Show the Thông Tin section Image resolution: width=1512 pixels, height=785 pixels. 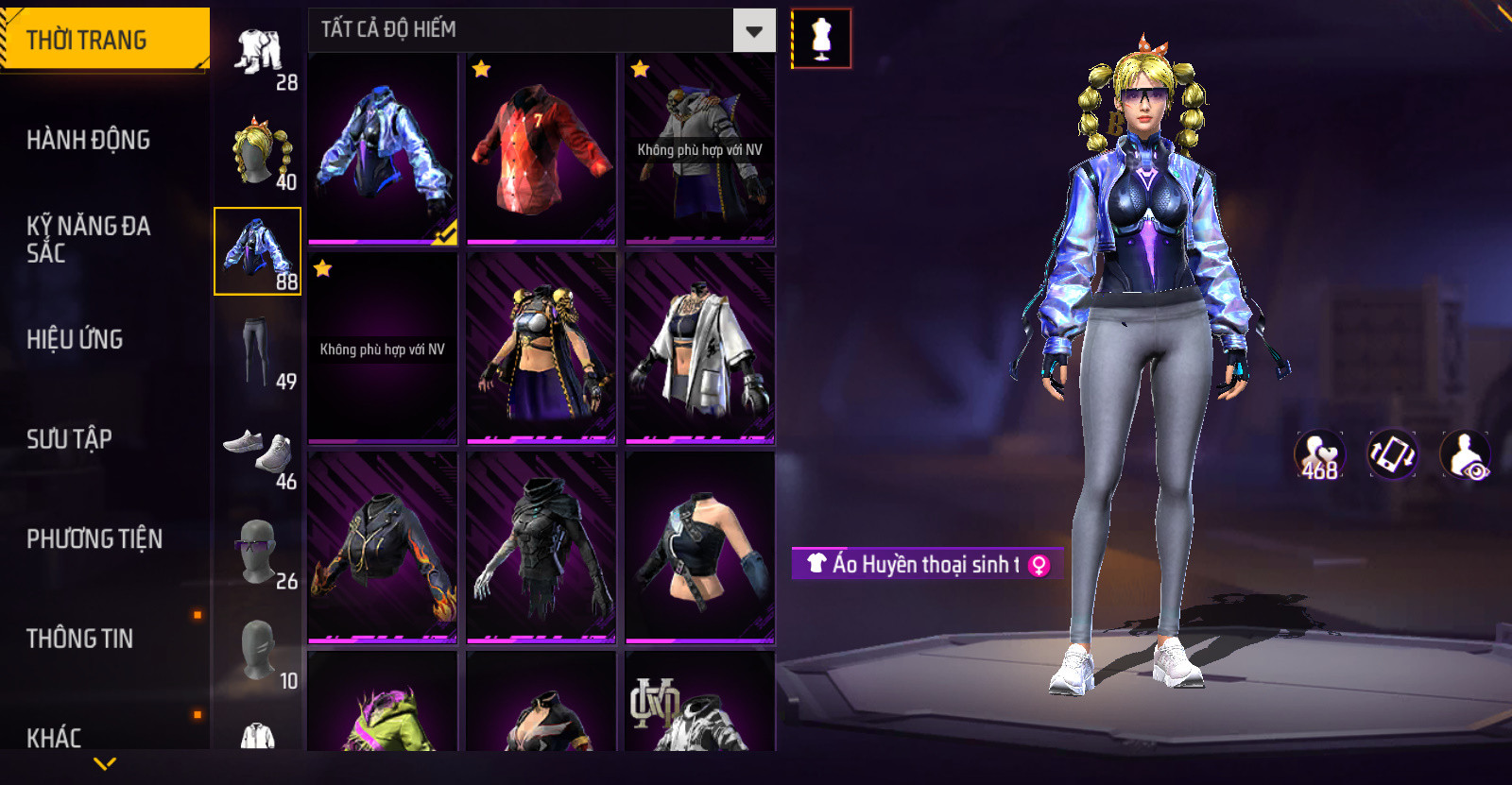pyautogui.click(x=79, y=639)
